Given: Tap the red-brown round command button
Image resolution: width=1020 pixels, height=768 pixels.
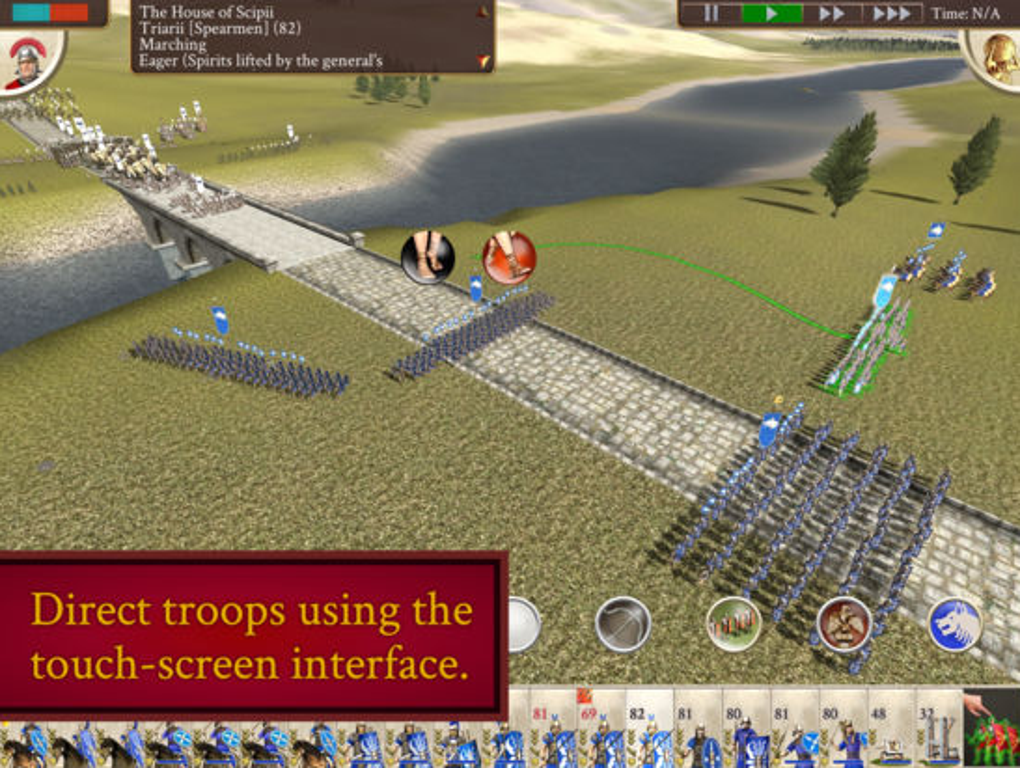Looking at the screenshot, I should pyautogui.click(x=844, y=624).
